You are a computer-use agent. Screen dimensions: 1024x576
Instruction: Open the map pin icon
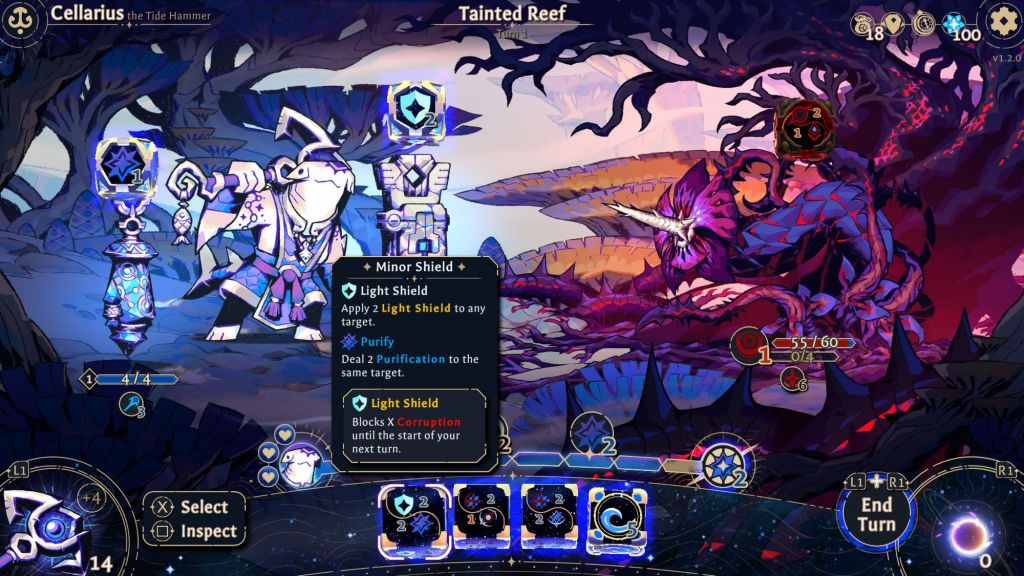(x=894, y=23)
